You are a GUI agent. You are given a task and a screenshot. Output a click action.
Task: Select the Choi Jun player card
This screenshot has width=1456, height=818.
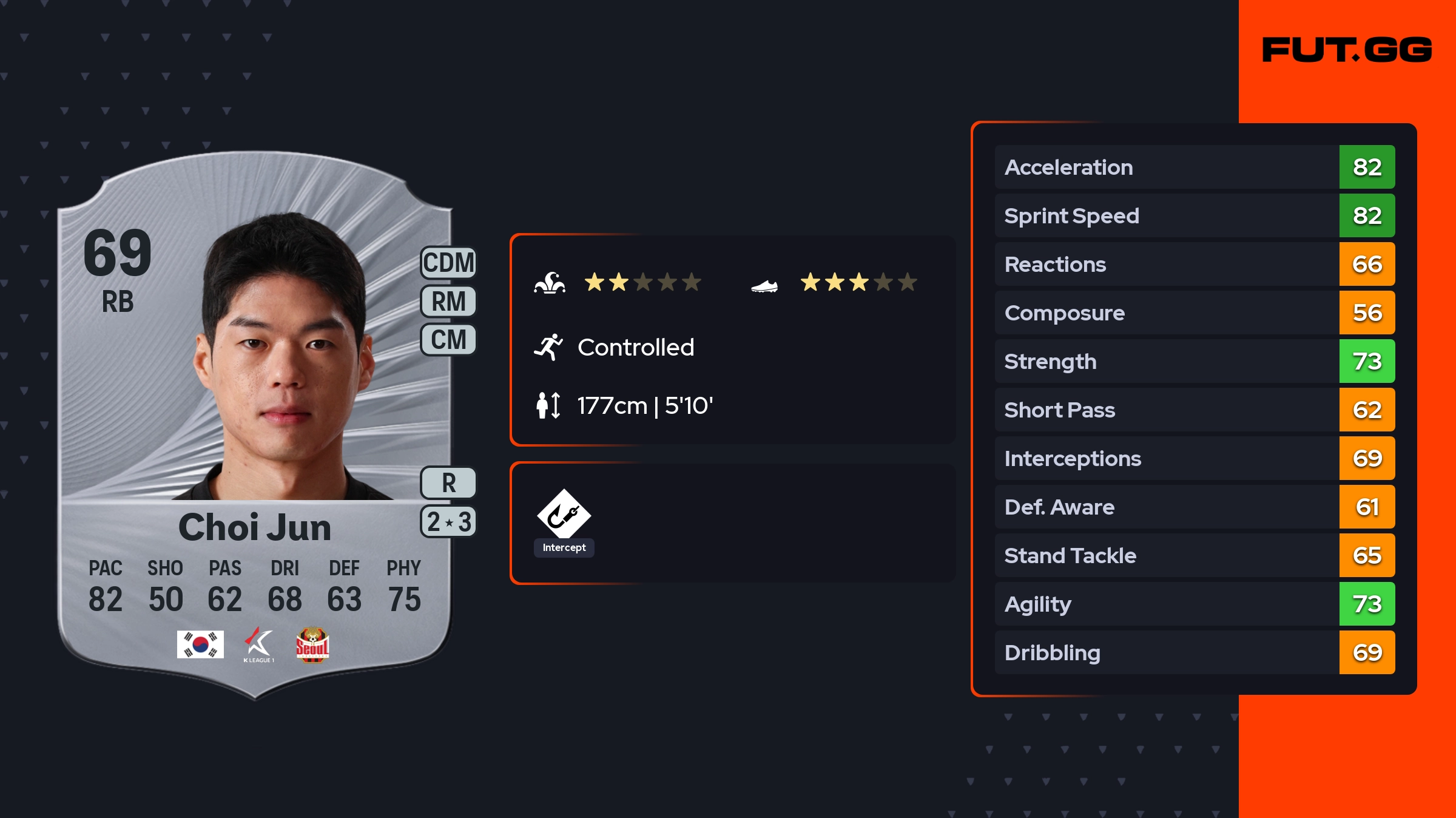[255, 425]
